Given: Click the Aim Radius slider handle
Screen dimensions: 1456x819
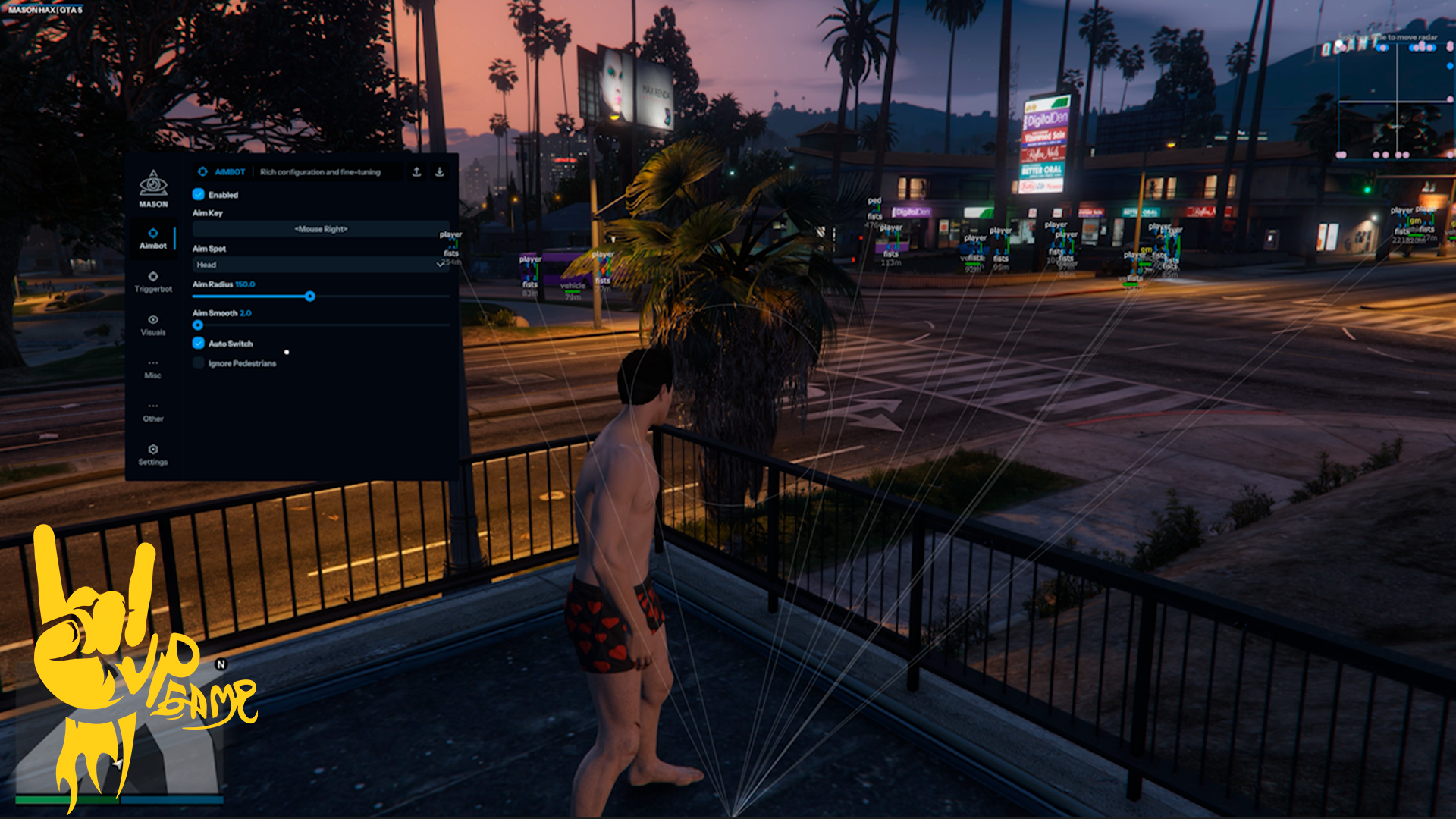Looking at the screenshot, I should [x=310, y=297].
